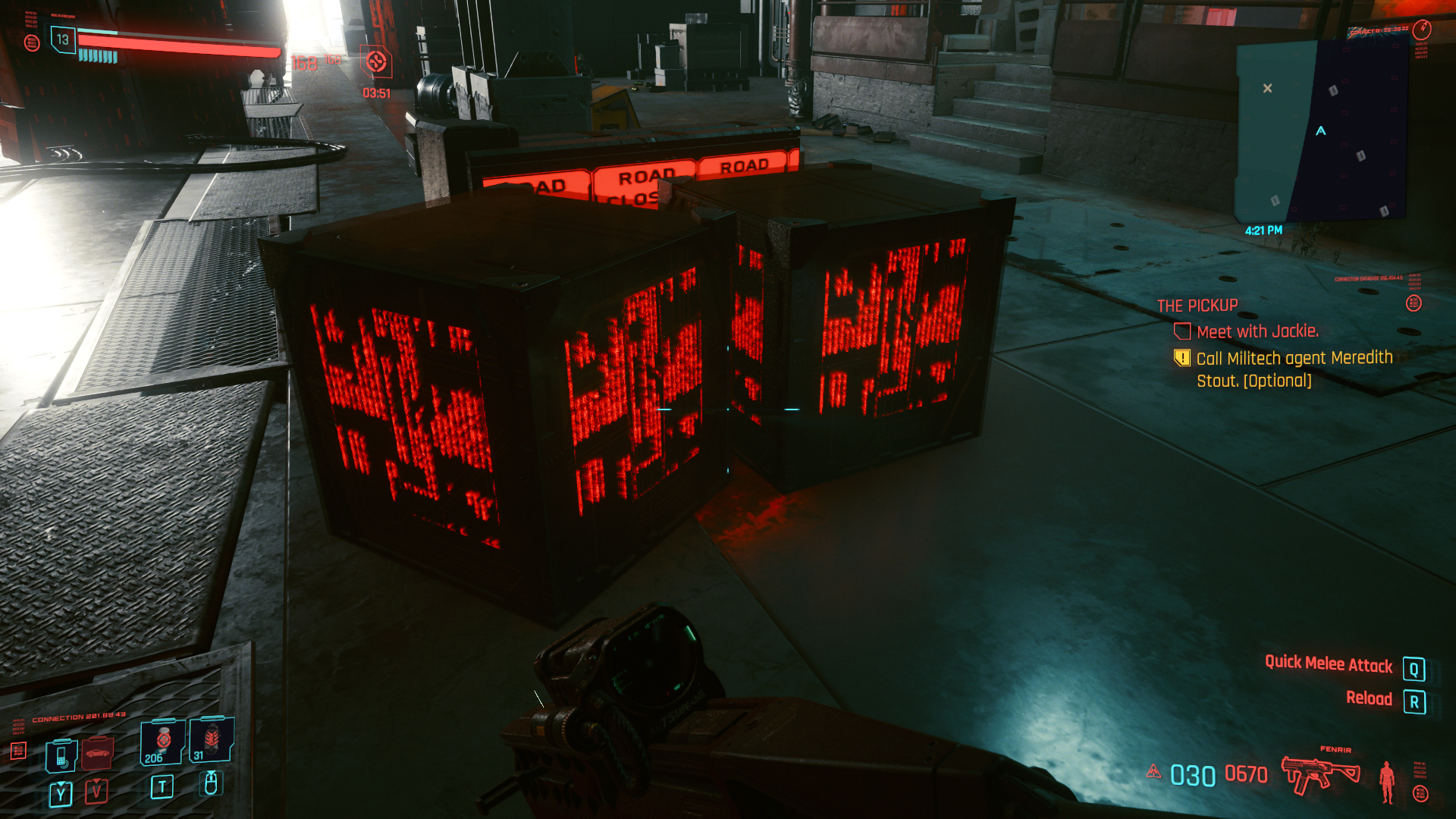1456x819 pixels.
Task: Click the ammo type triangle icon
Action: 1153,772
